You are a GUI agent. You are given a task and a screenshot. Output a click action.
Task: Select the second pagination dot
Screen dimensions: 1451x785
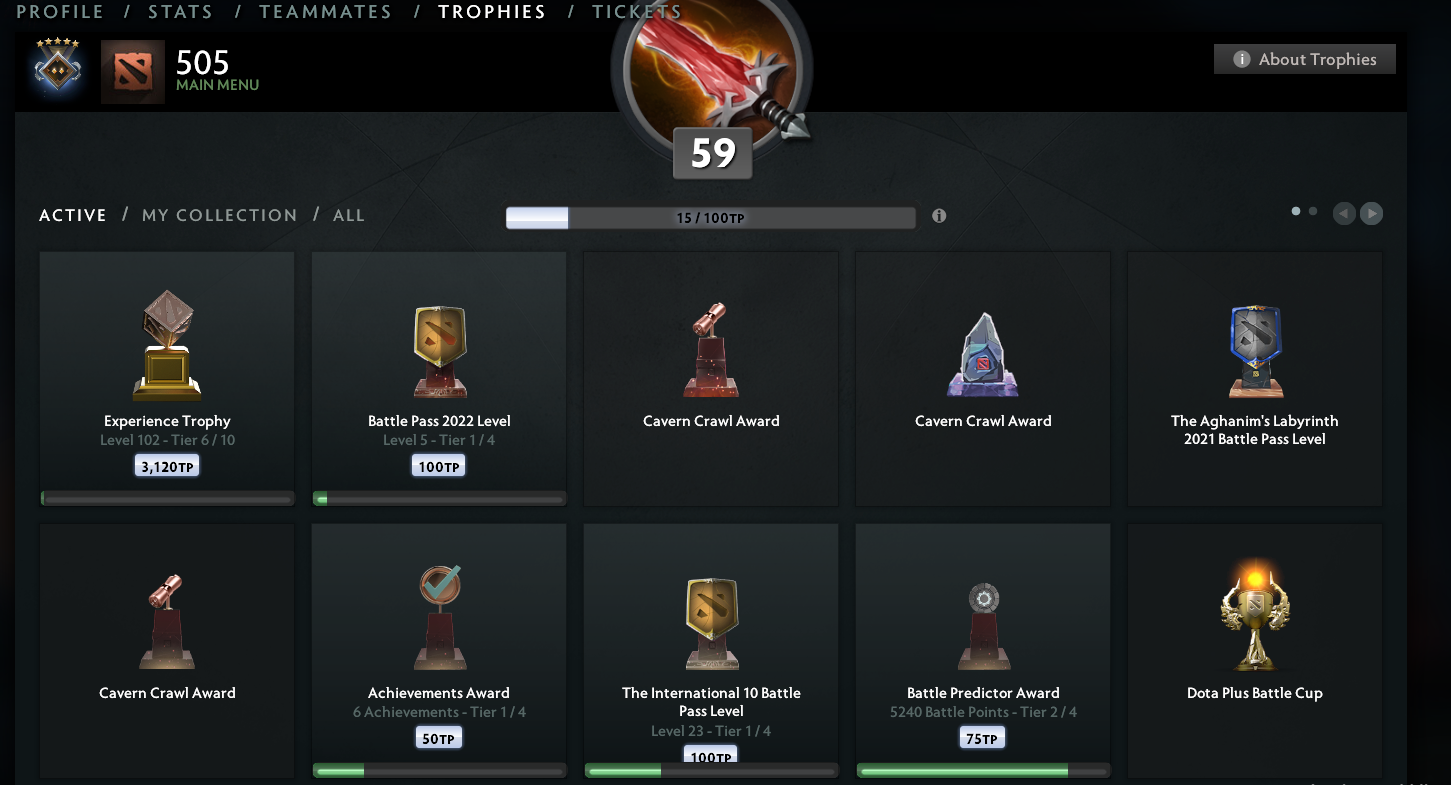(x=1312, y=211)
